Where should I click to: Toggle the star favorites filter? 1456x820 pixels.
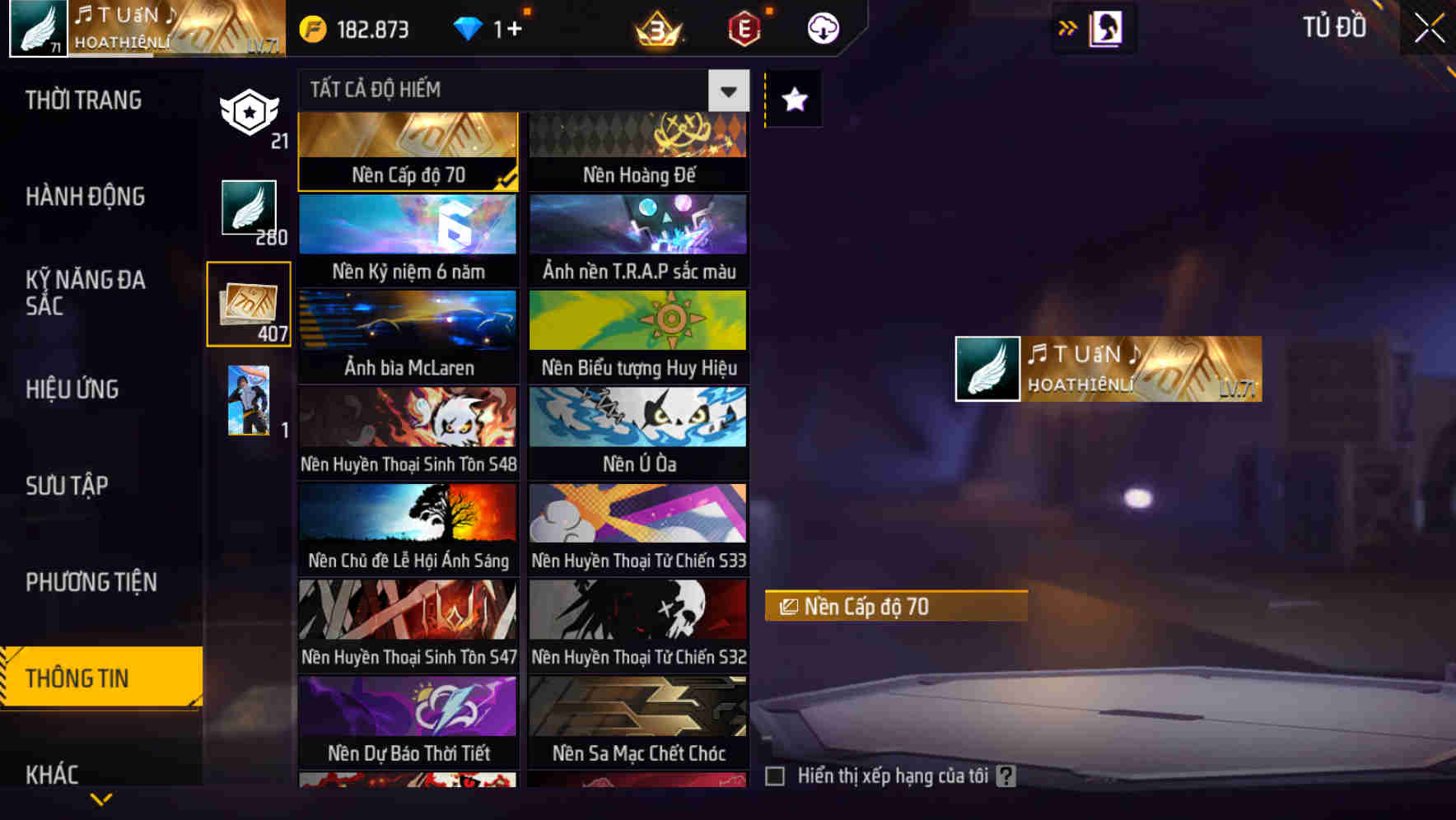click(793, 100)
